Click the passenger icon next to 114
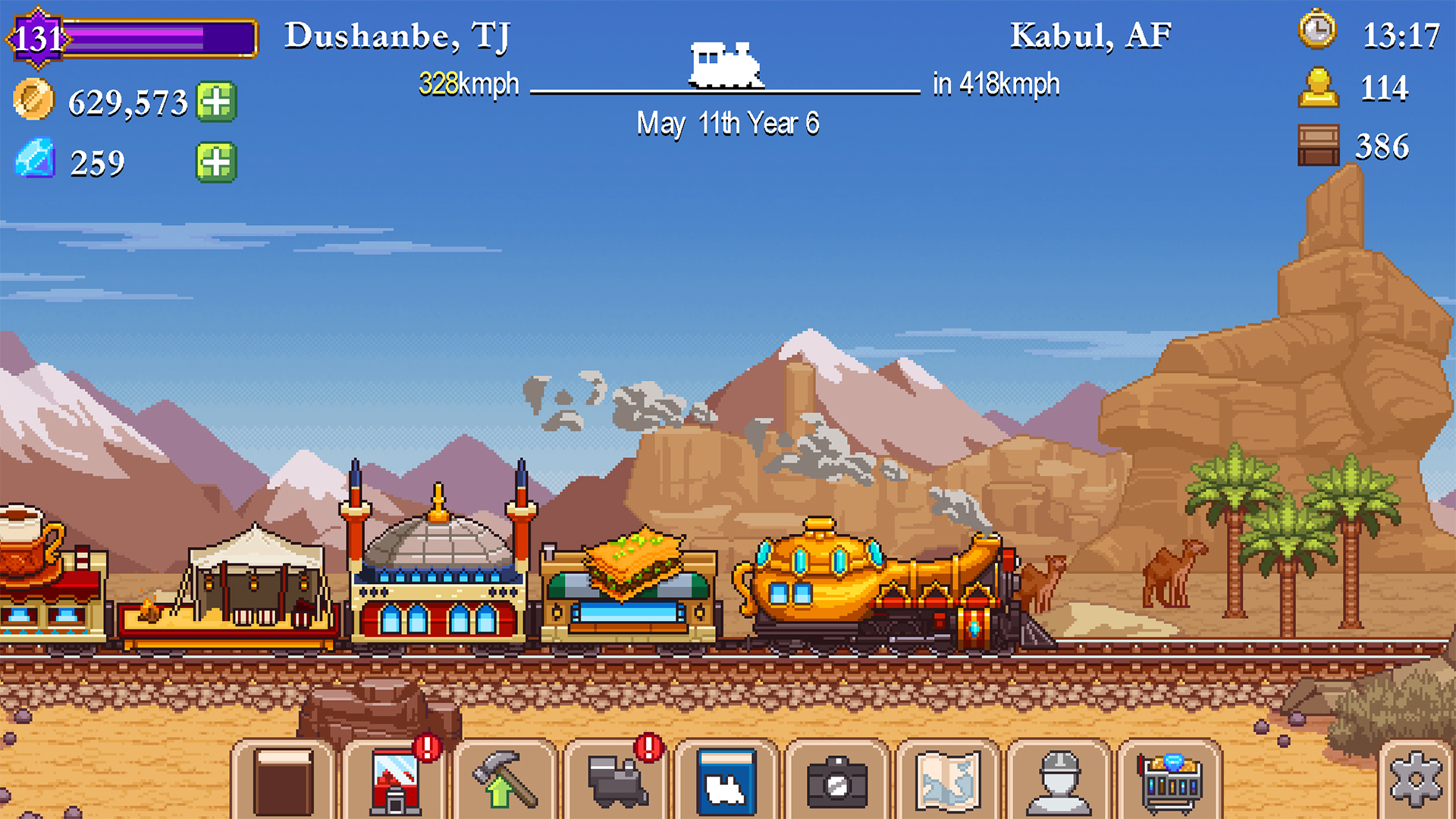Viewport: 1456px width, 819px height. (x=1319, y=88)
